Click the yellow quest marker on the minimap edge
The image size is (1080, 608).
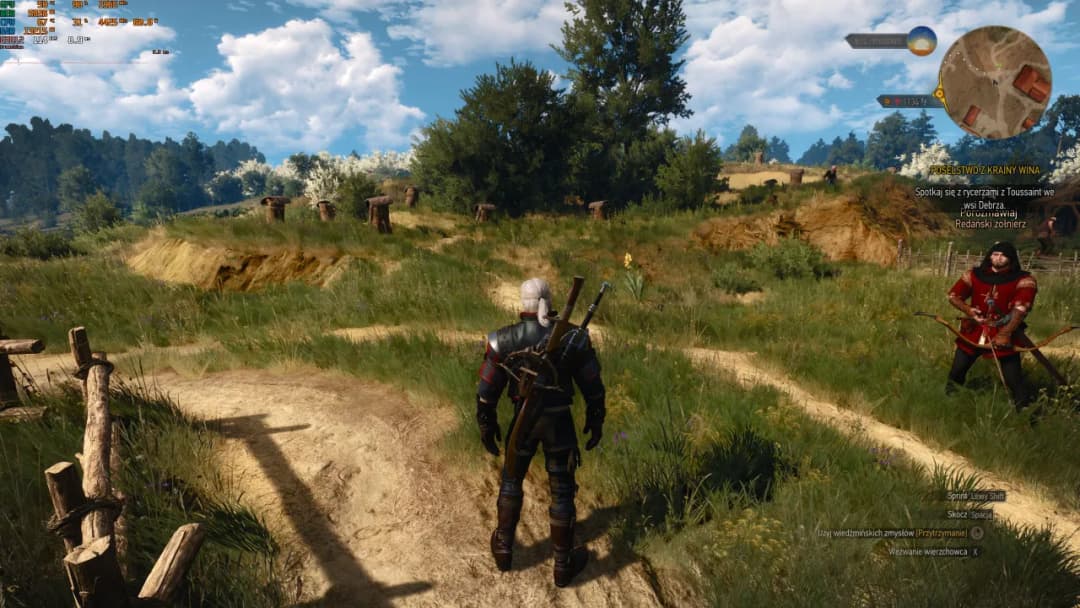941,93
